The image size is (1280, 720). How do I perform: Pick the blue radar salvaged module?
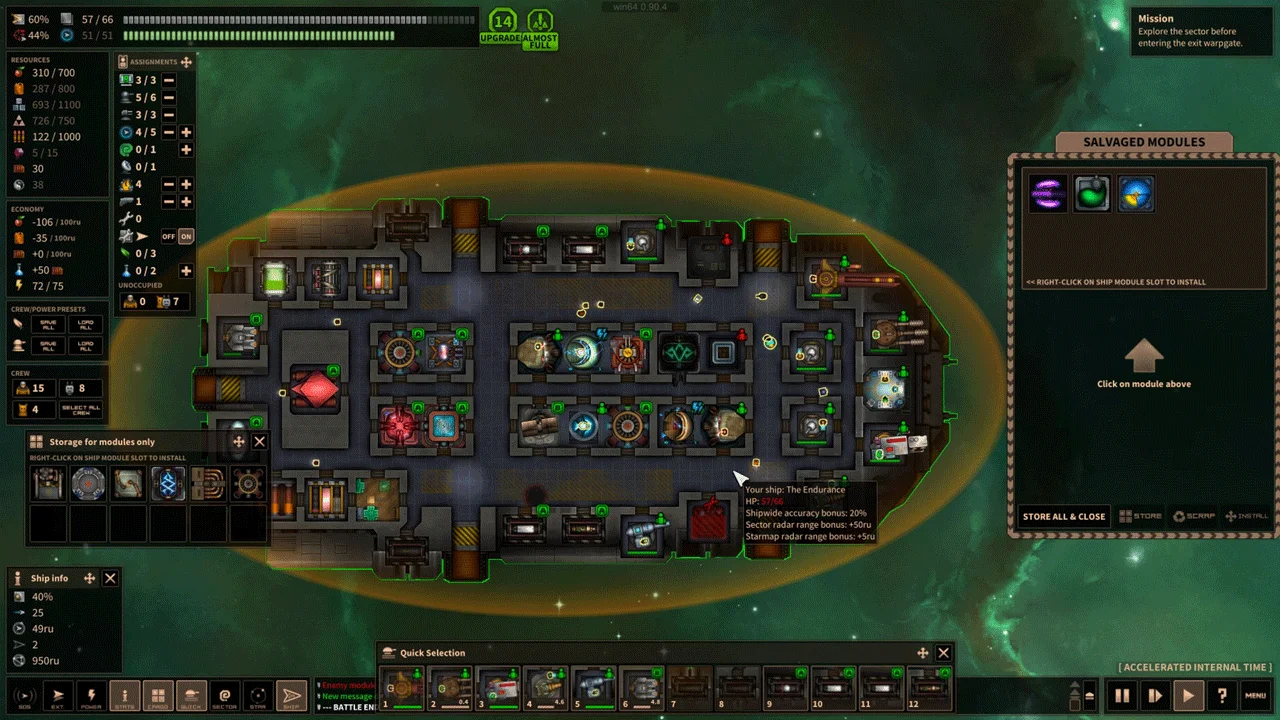click(1136, 194)
